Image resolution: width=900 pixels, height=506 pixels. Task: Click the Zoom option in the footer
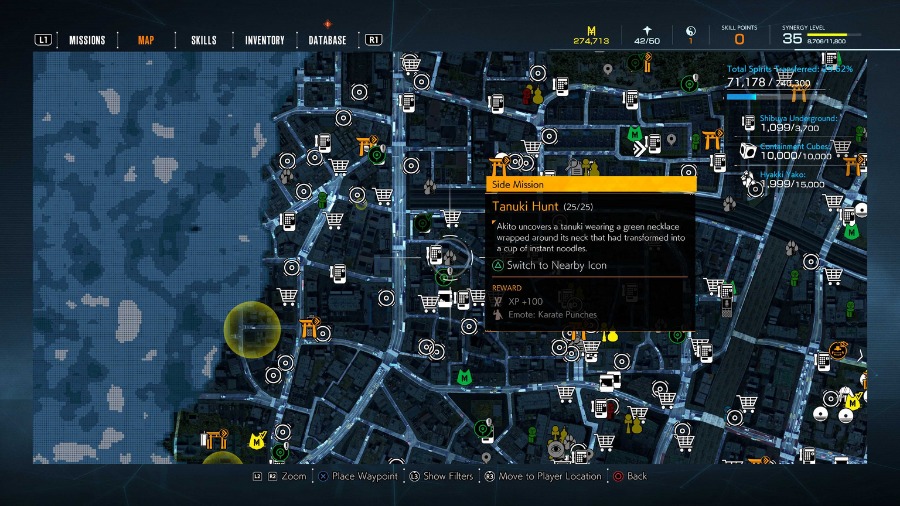click(x=294, y=476)
